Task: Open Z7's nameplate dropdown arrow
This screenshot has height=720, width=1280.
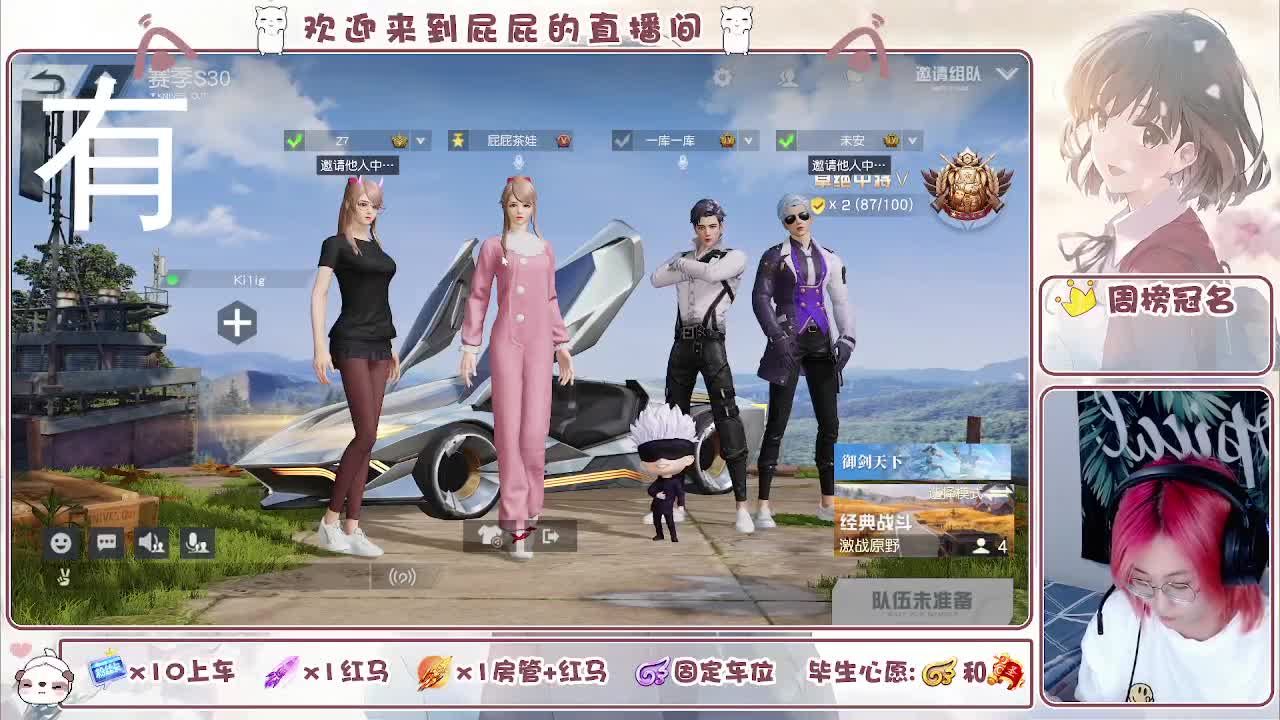Action: (420, 140)
